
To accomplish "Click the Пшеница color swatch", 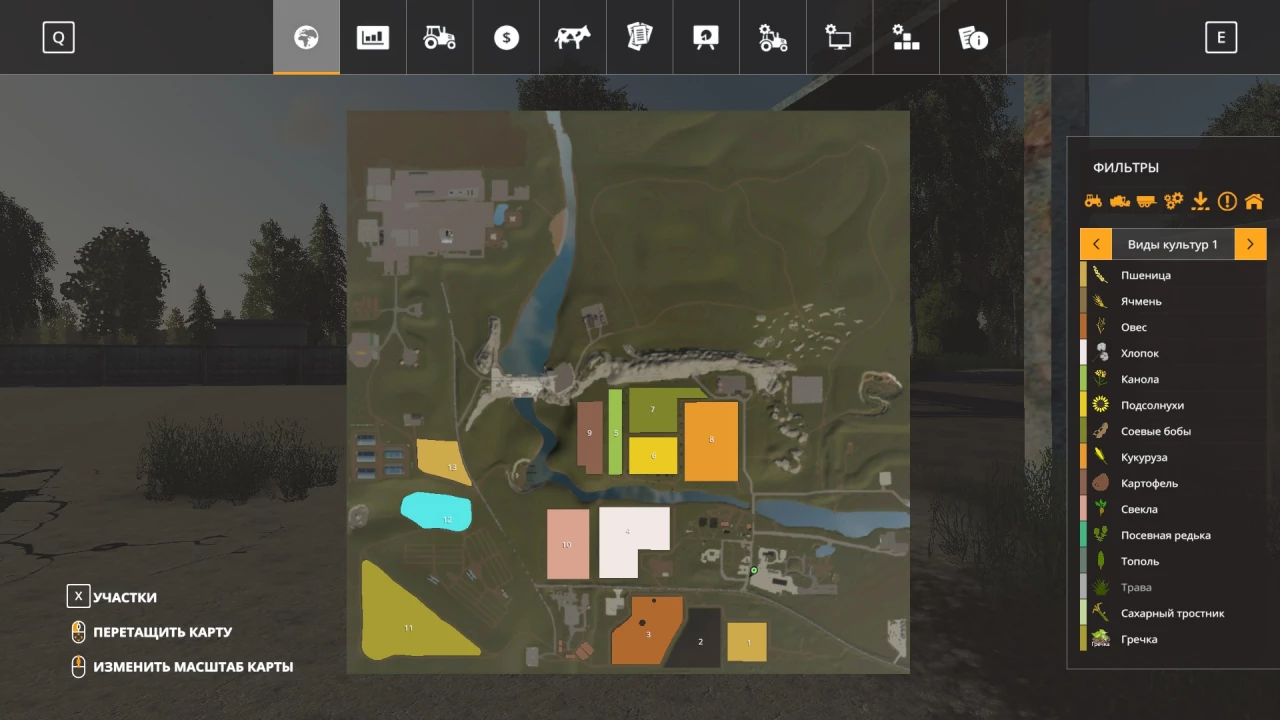I will [x=1086, y=274].
